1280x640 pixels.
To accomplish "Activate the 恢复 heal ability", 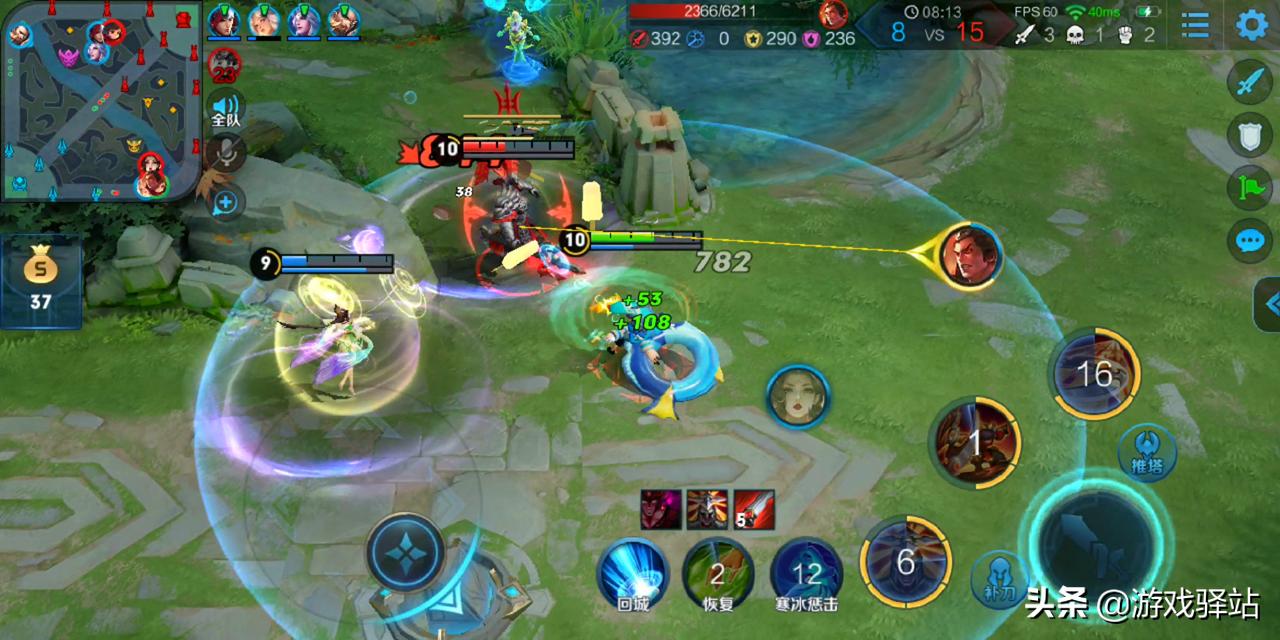I will tap(718, 573).
